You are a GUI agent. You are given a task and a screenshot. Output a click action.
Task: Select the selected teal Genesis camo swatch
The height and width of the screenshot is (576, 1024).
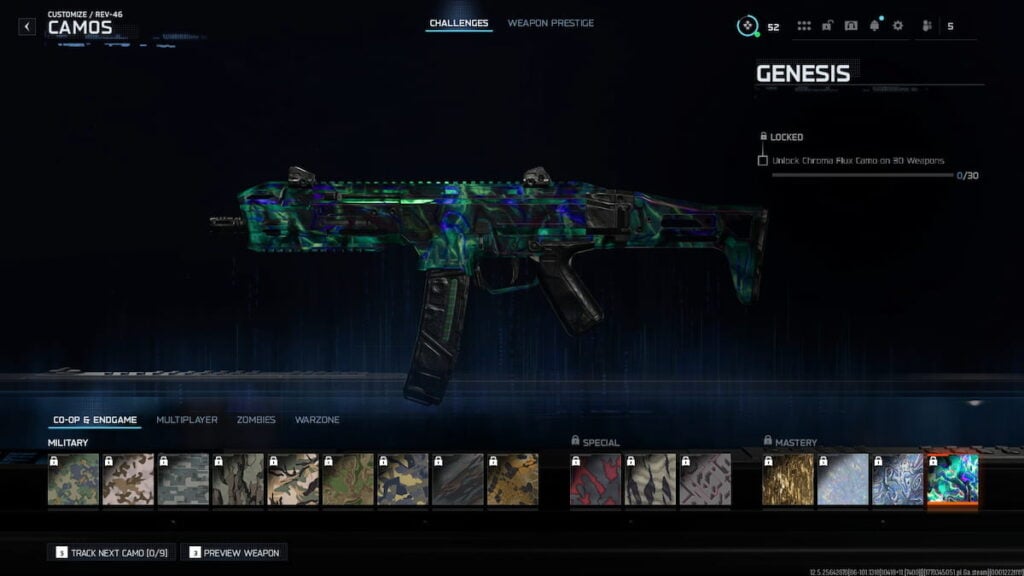click(953, 479)
